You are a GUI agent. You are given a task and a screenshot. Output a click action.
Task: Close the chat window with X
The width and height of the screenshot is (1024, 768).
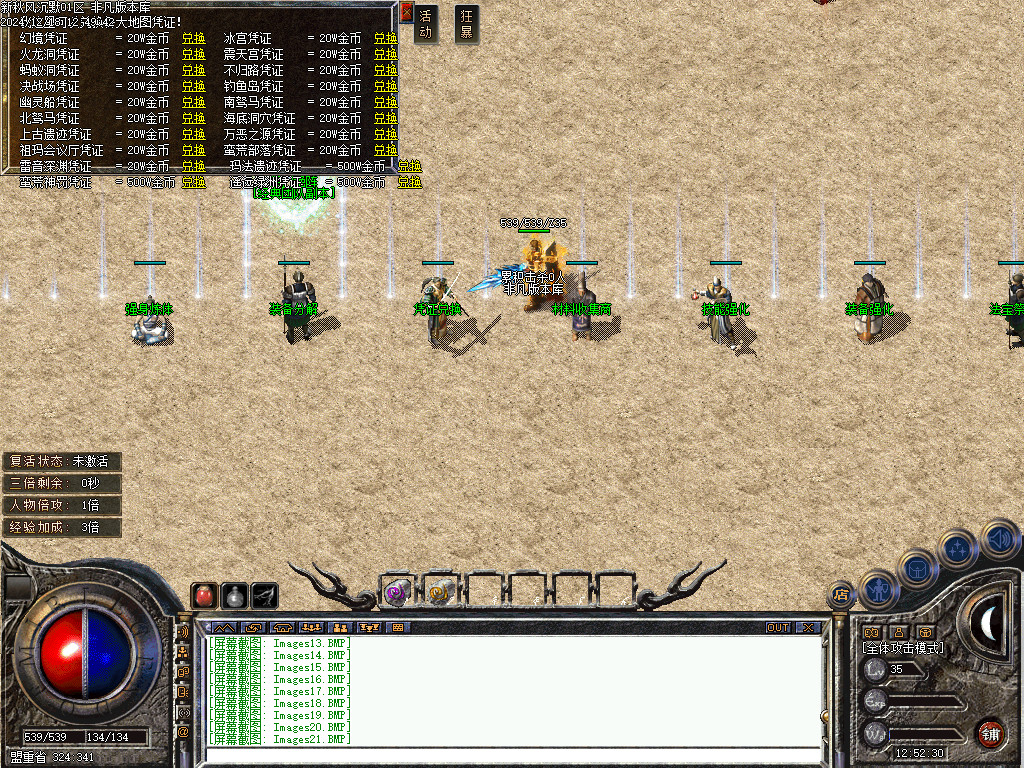808,628
